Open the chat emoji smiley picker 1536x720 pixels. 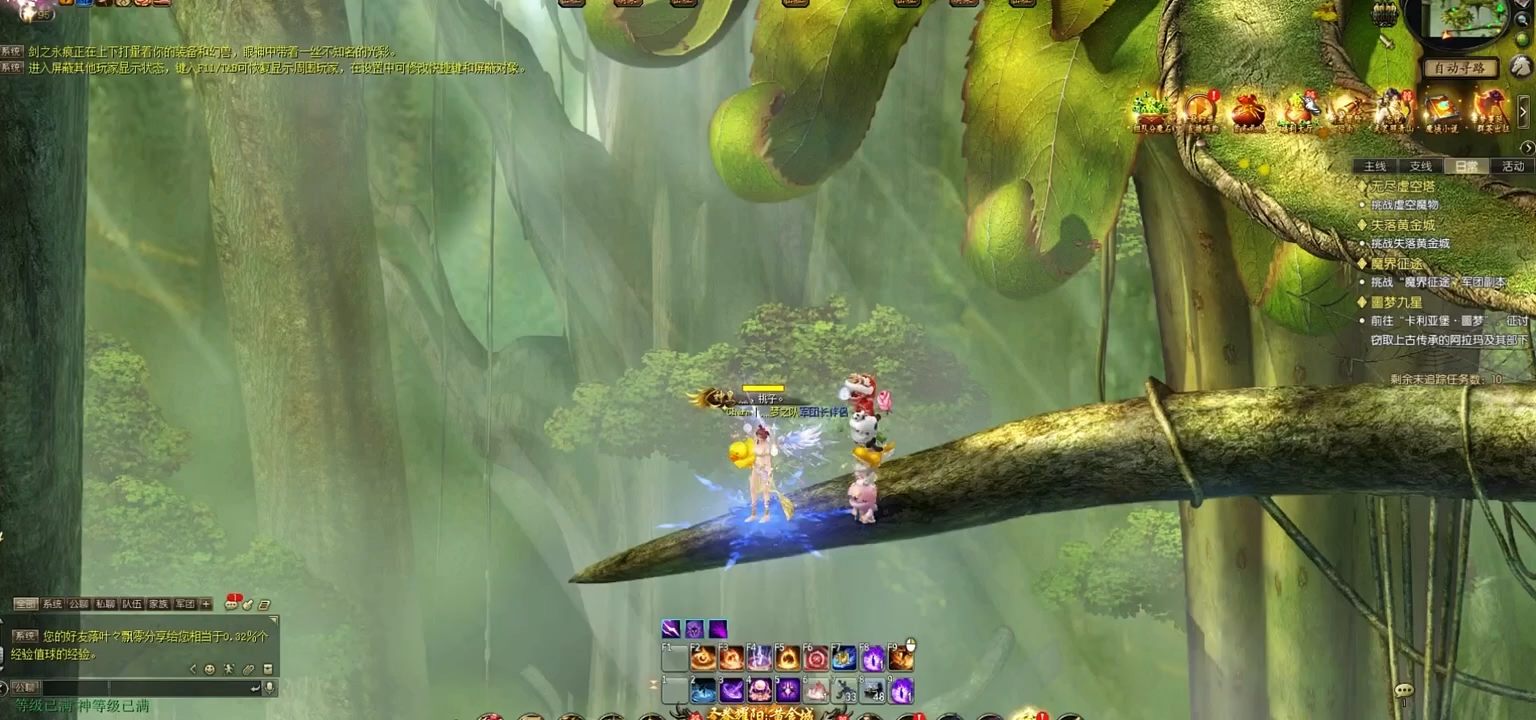pyautogui.click(x=209, y=669)
